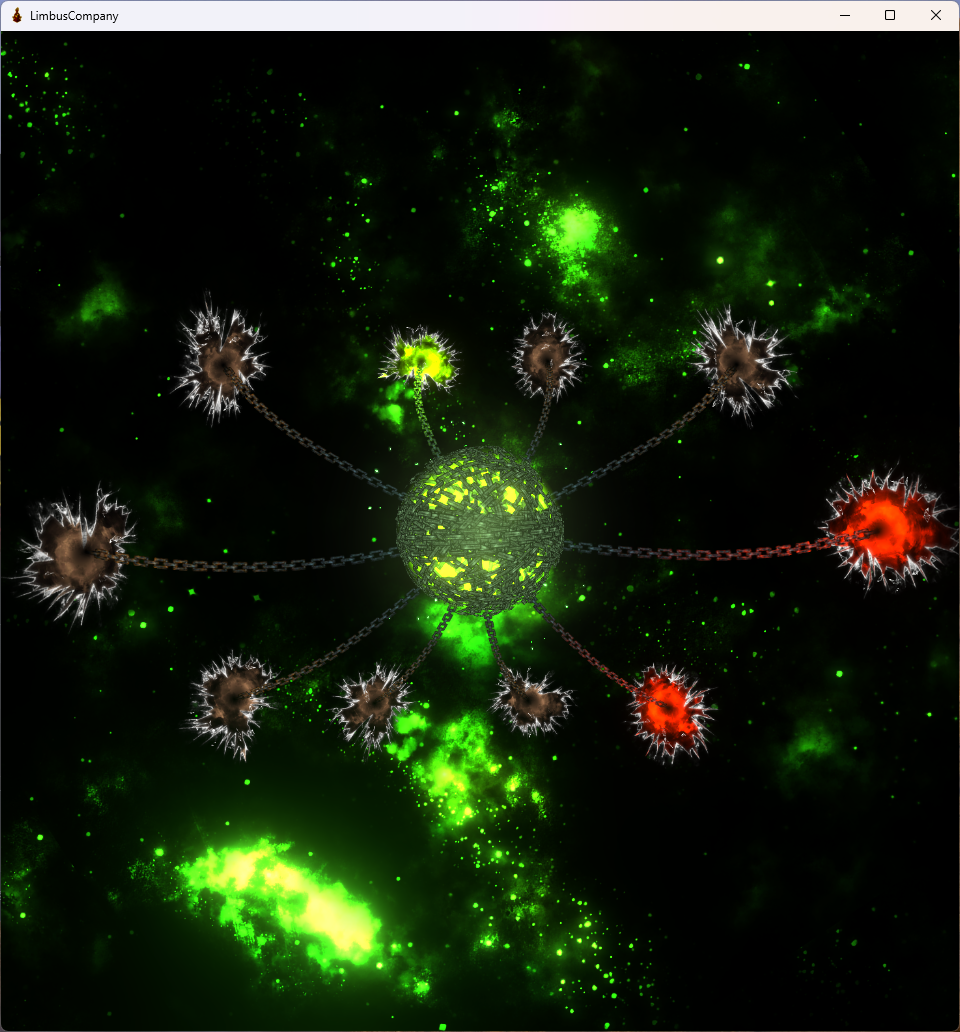Select the glowing yellow-green spiked node
The width and height of the screenshot is (960, 1032).
click(421, 358)
